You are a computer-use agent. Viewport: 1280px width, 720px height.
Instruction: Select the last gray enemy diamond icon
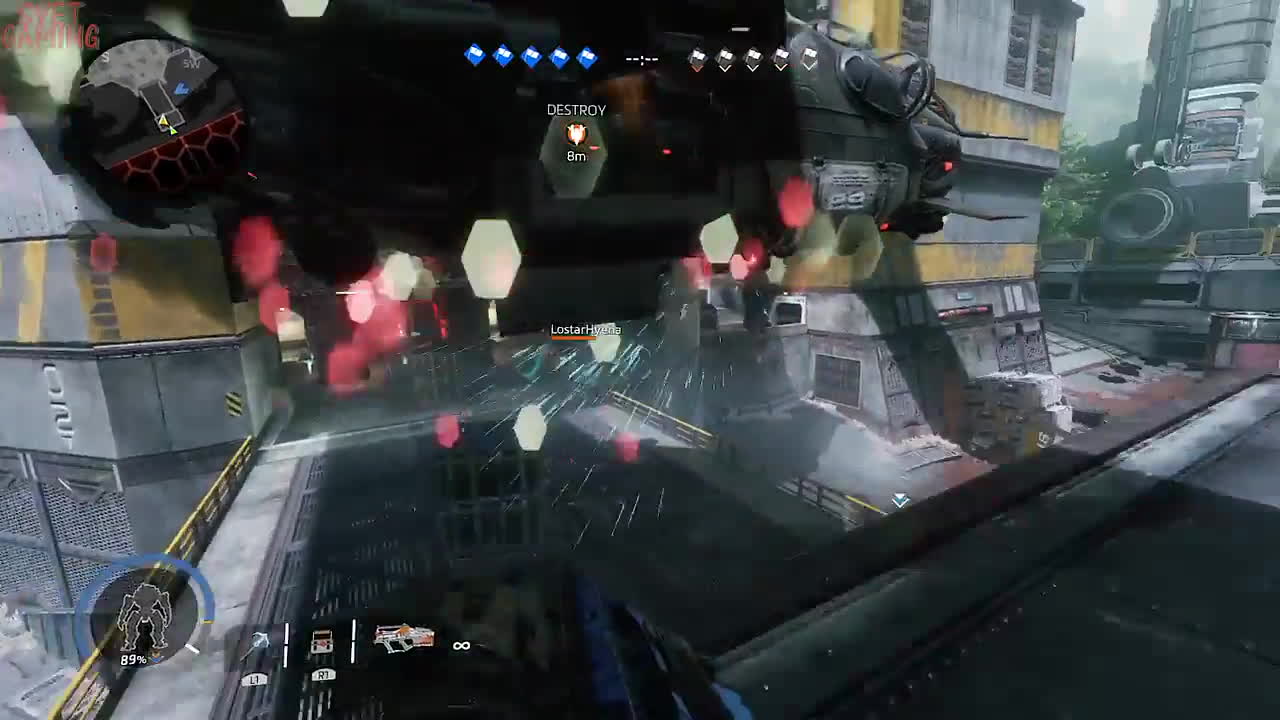[x=809, y=58]
